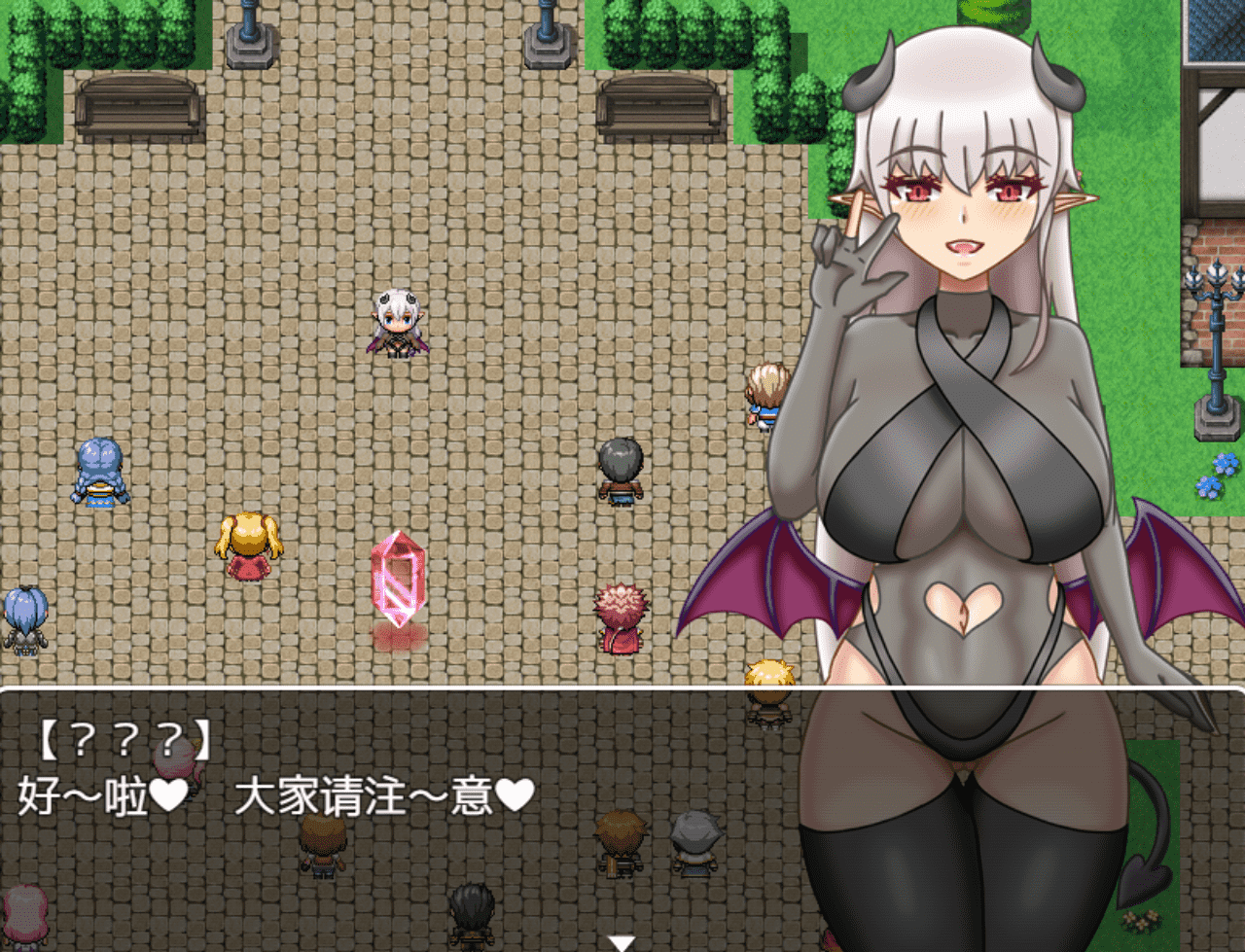Screen dimensions: 1245x952
Task: Select the white-haired hero sprite near the top
Action: tap(399, 324)
